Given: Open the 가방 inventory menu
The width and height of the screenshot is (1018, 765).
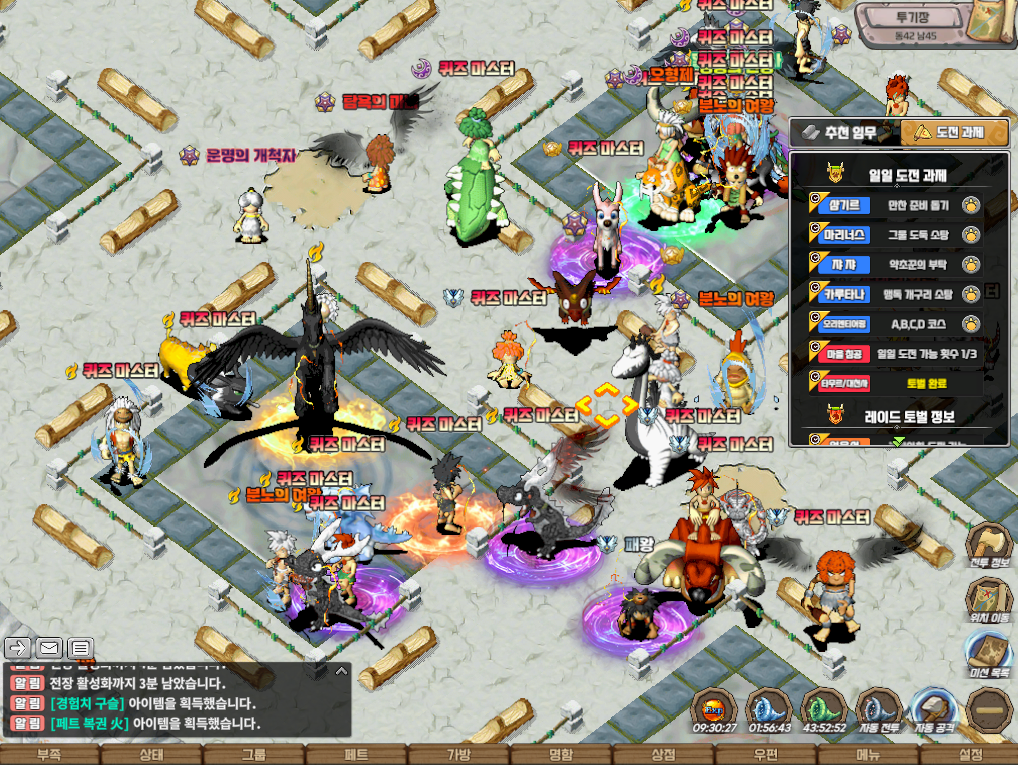Looking at the screenshot, I should (x=458, y=755).
